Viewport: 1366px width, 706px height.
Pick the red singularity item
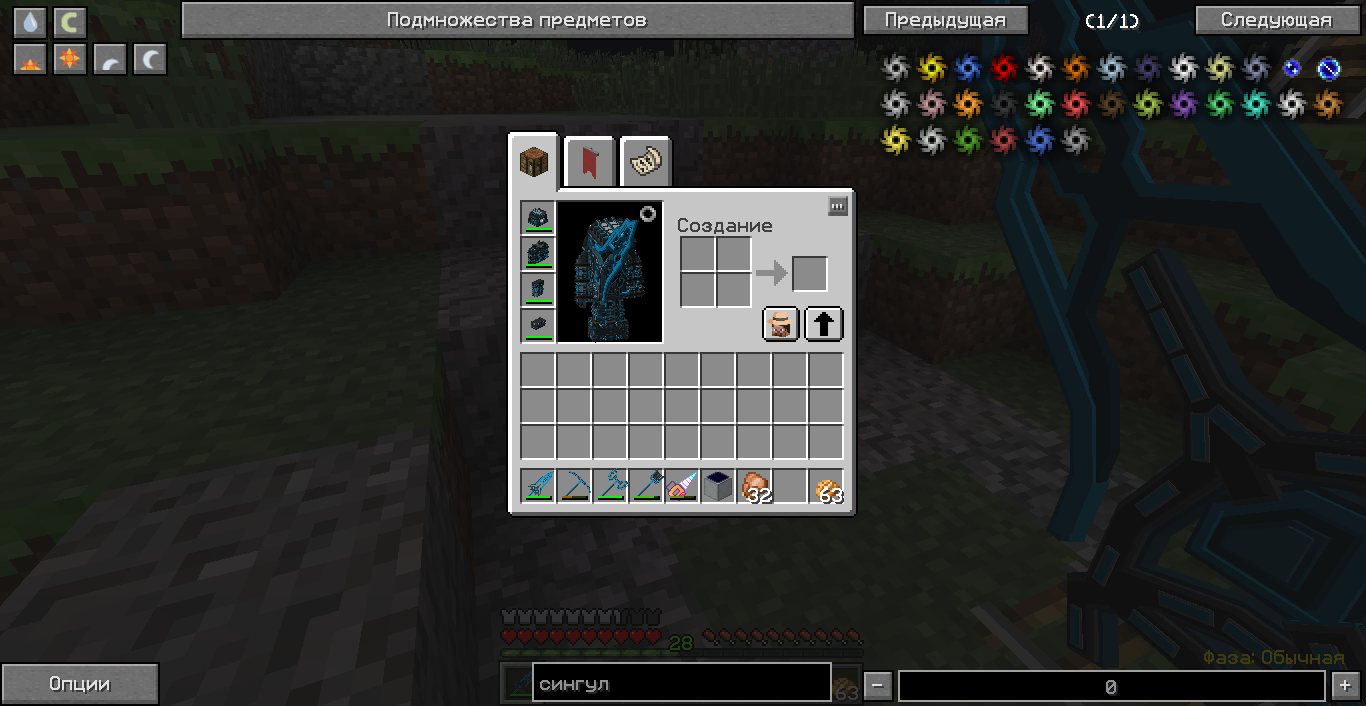[x=1003, y=67]
